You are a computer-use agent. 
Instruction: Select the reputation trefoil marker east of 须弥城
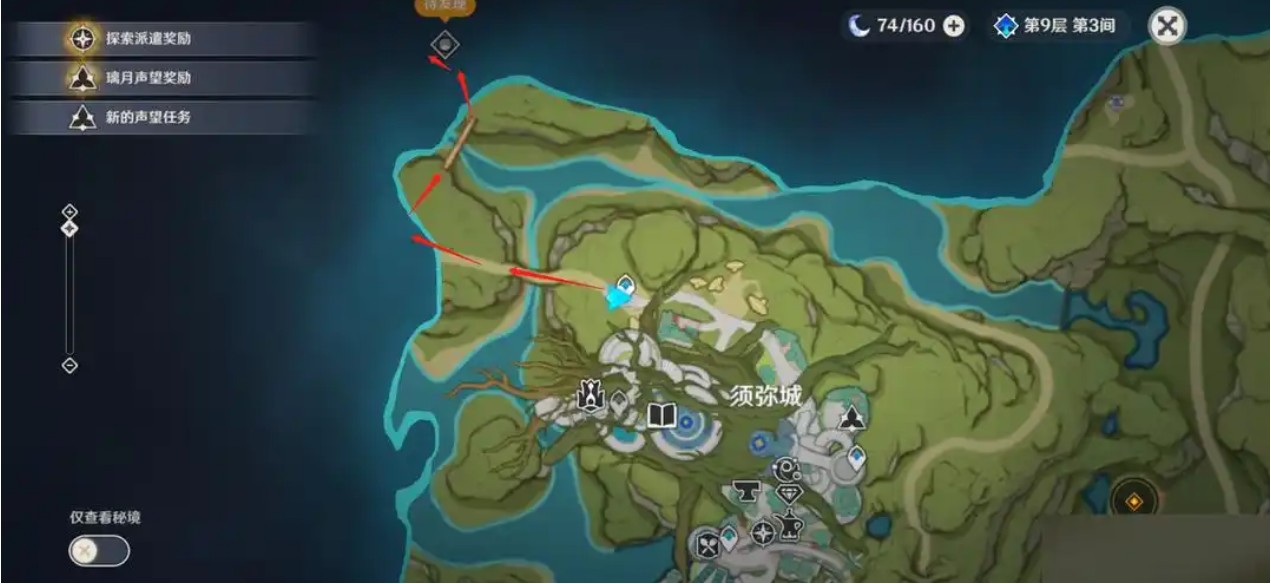(852, 418)
